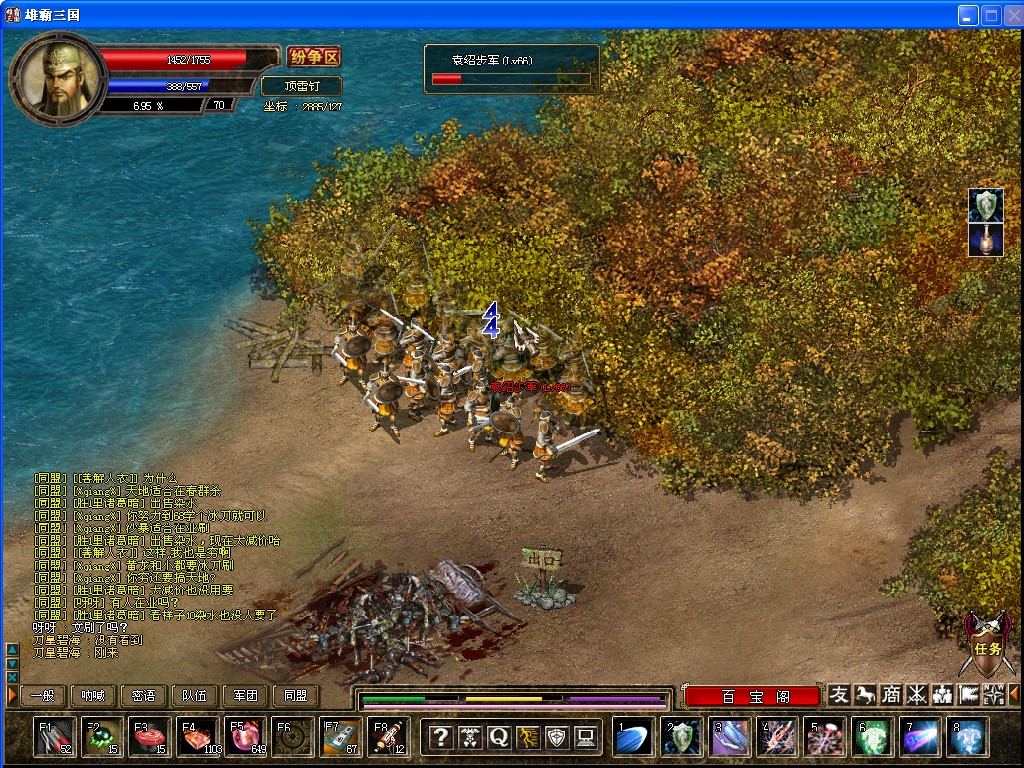Activate the F8 scroll item
Image resolution: width=1024 pixels, height=768 pixels.
[389, 738]
